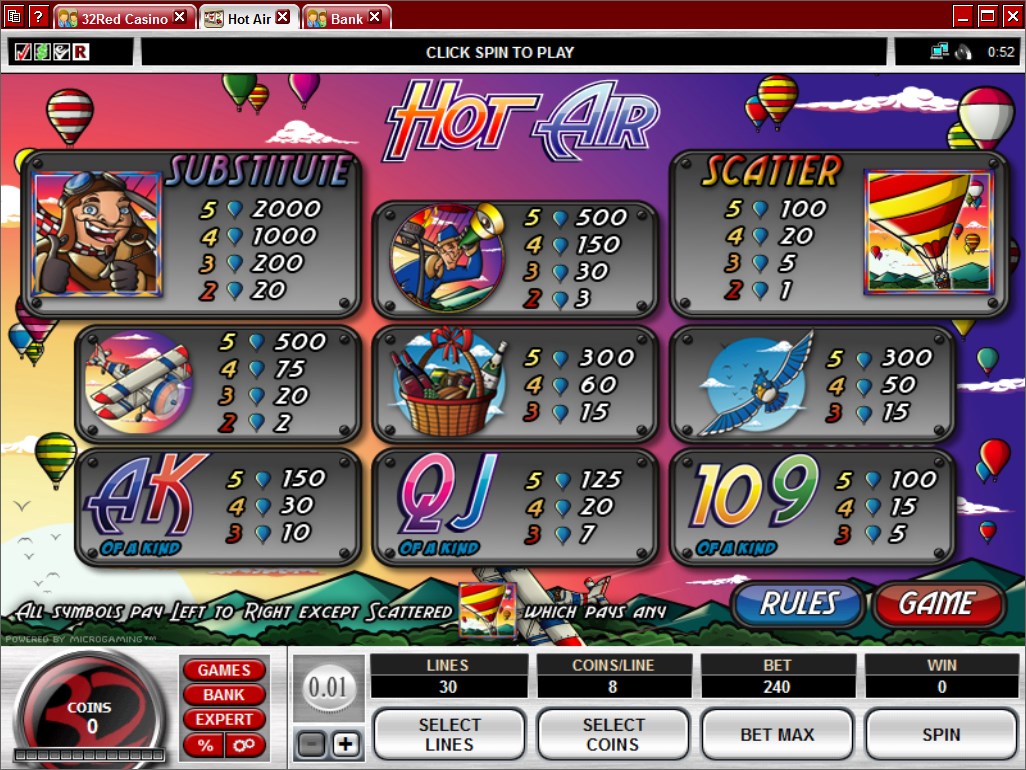Toggle sound with the speaker icon

point(964,52)
